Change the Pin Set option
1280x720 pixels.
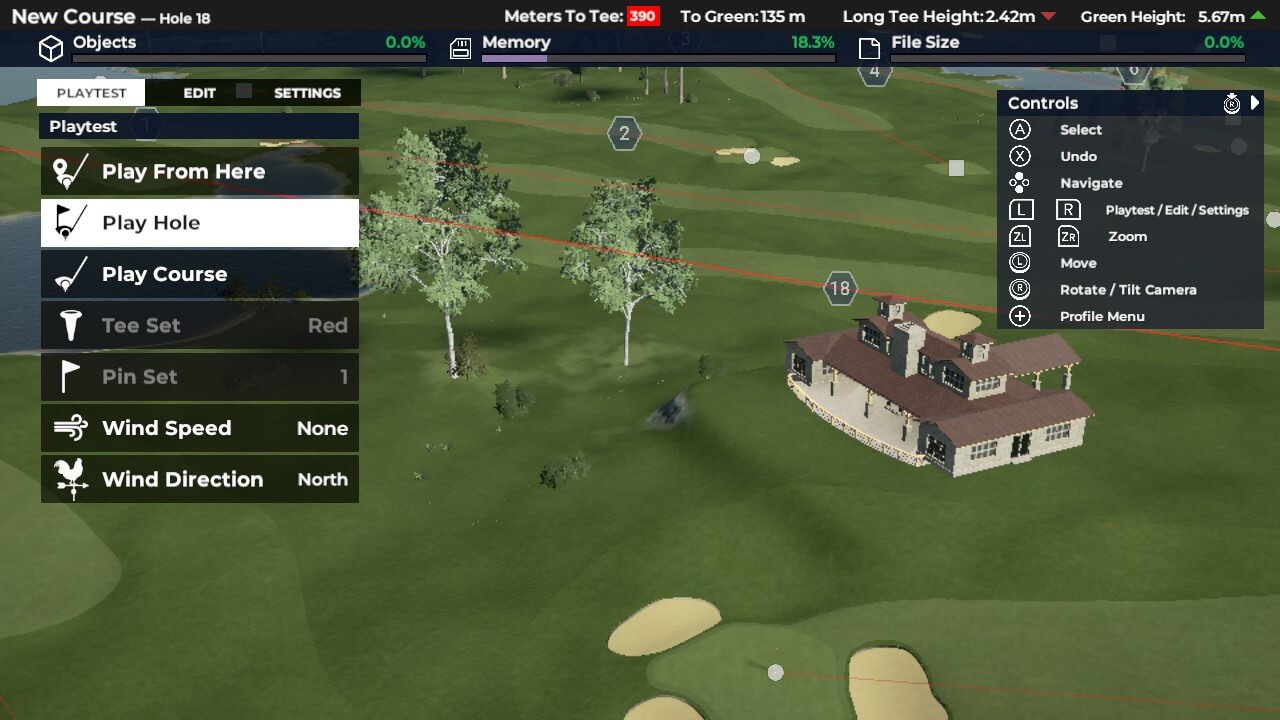200,377
